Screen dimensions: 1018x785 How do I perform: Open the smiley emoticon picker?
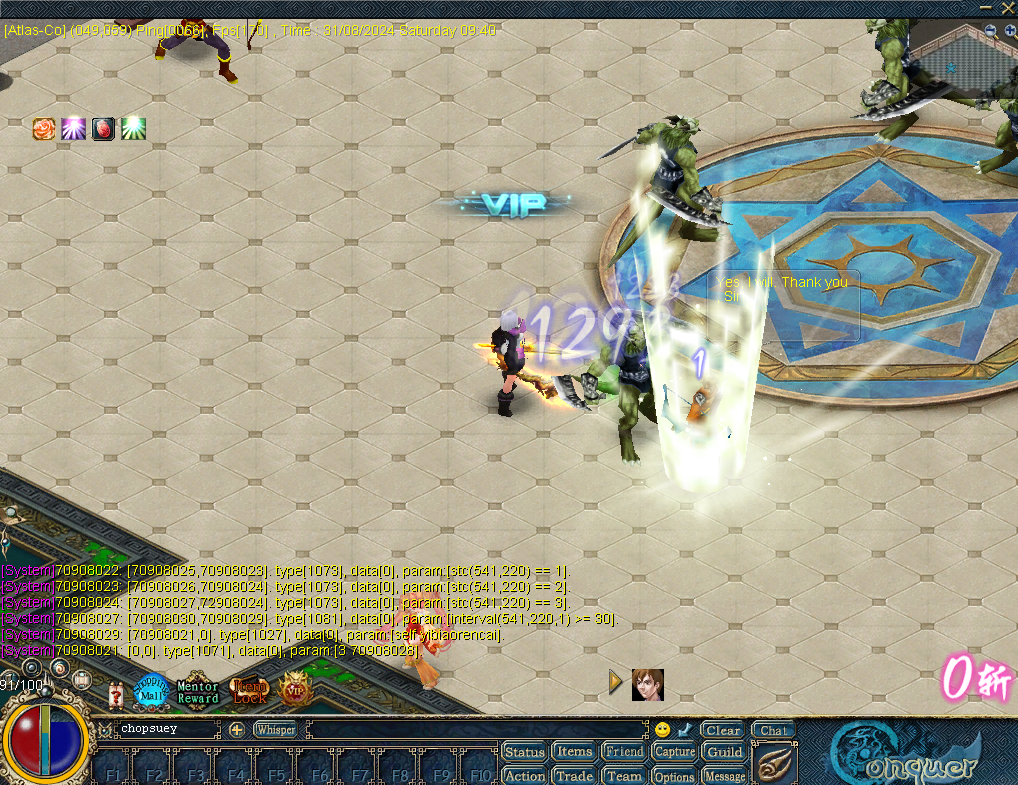(662, 730)
